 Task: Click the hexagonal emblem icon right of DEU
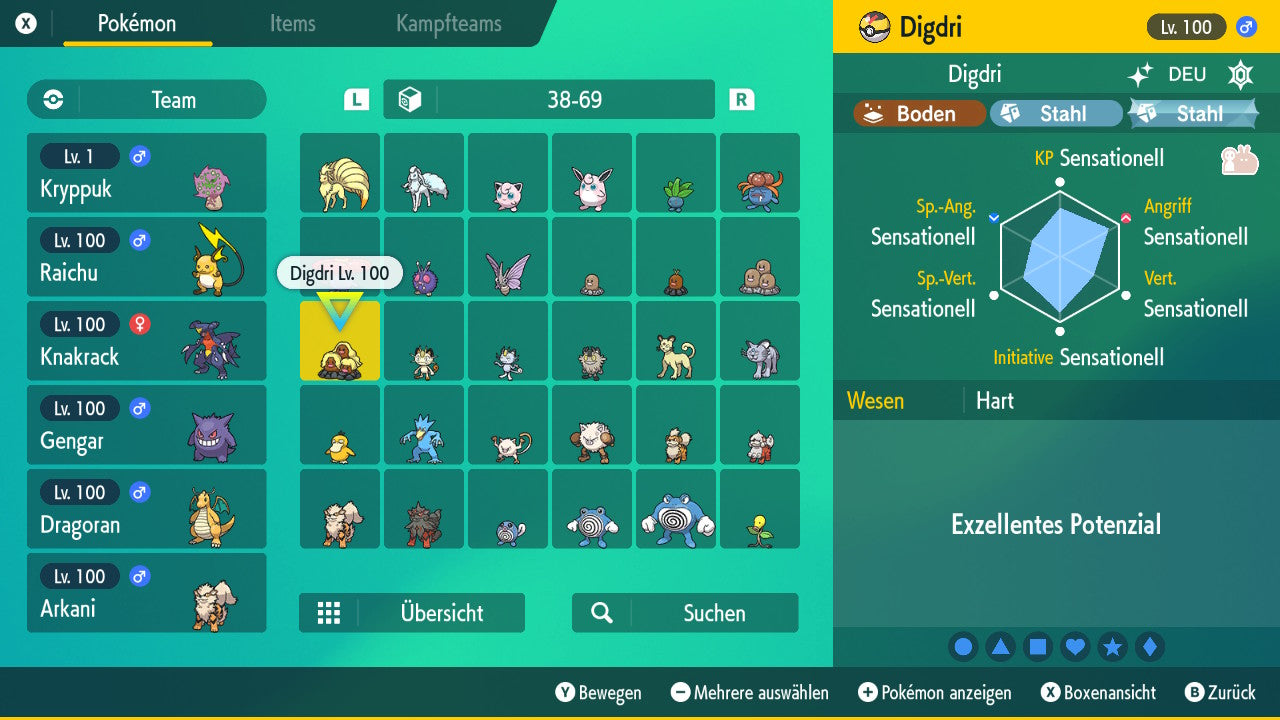(1240, 74)
